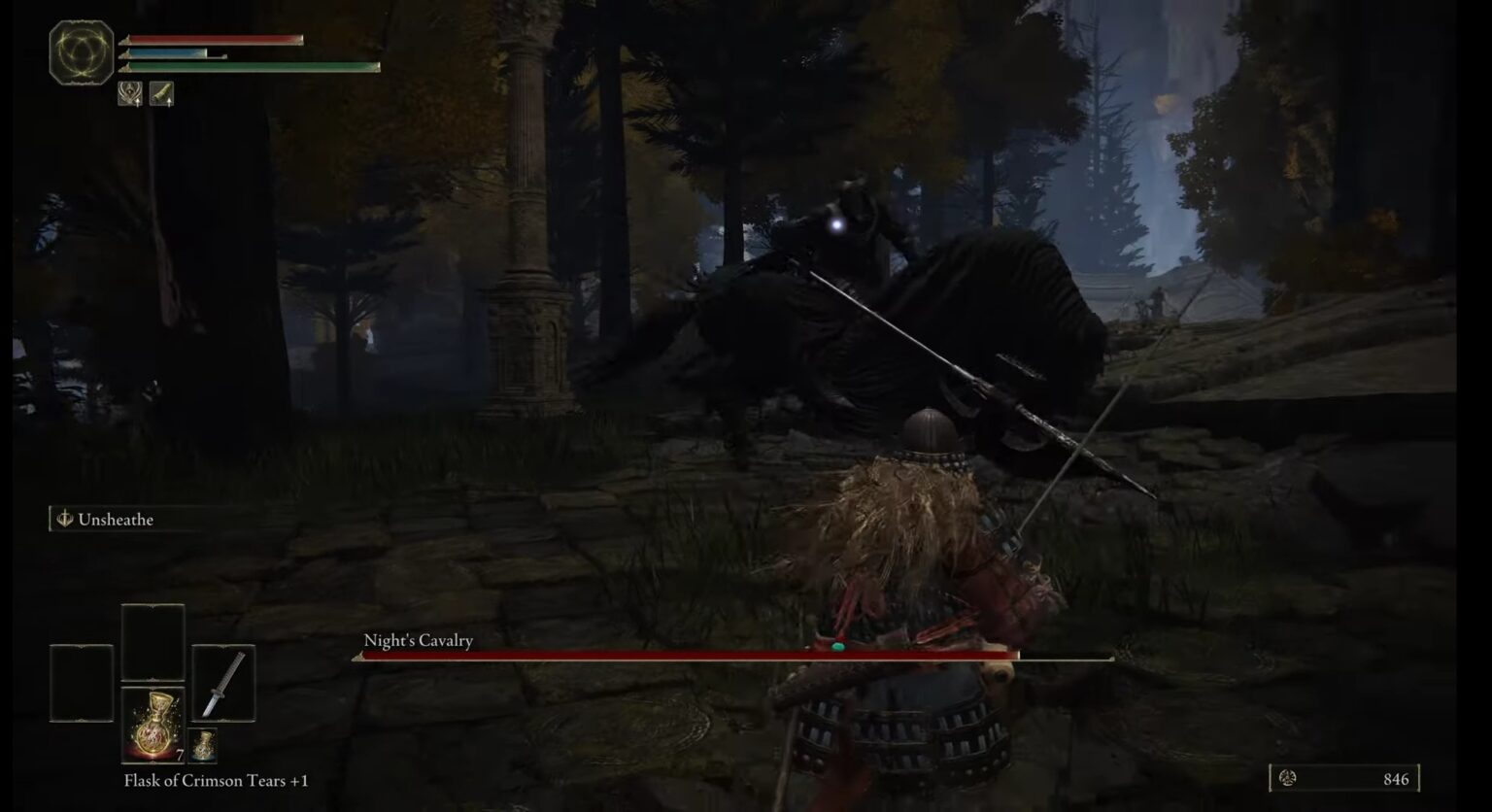The image size is (1492, 812).
Task: Click the rune currency symbol near the counter
Action: pyautogui.click(x=1287, y=778)
